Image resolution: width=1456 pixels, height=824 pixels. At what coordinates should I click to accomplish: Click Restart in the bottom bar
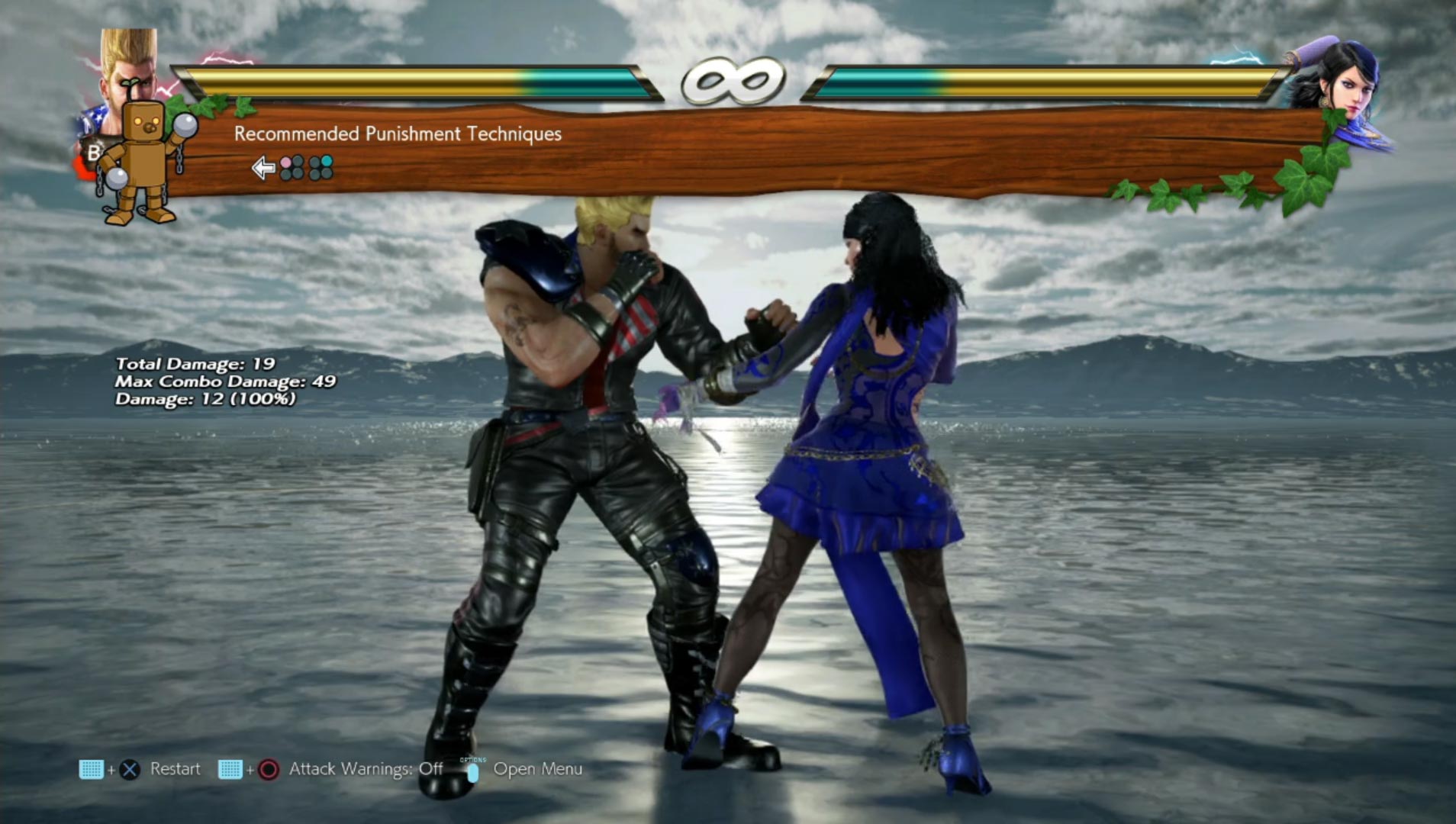(176, 769)
